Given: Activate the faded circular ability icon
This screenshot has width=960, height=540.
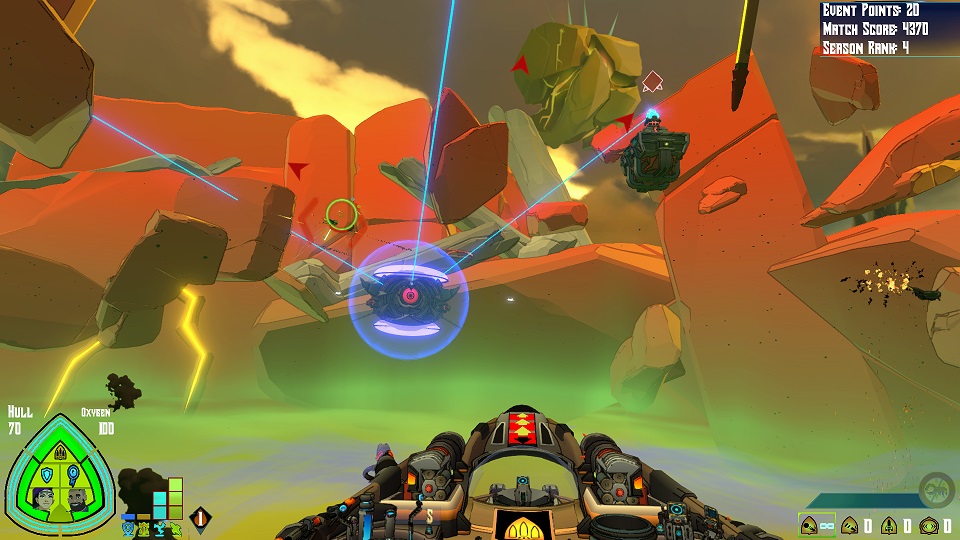Looking at the screenshot, I should (x=937, y=489).
